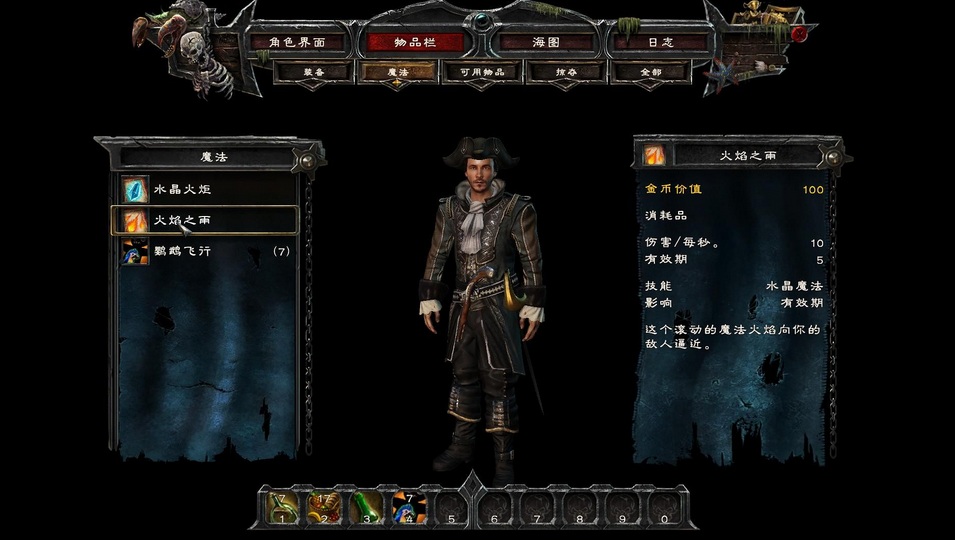Viewport: 955px width, 540px height.
Task: Choose the 魔法 magic category
Action: click(x=397, y=72)
